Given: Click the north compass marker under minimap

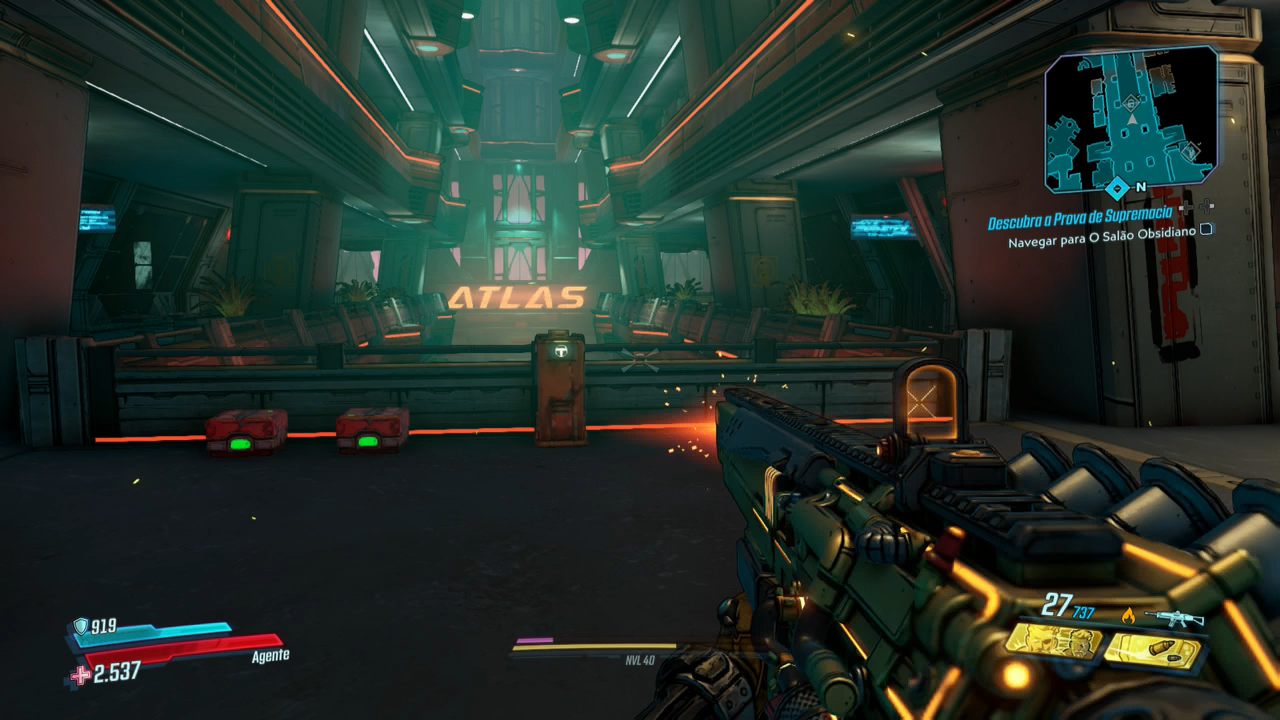Looking at the screenshot, I should [x=1118, y=187].
